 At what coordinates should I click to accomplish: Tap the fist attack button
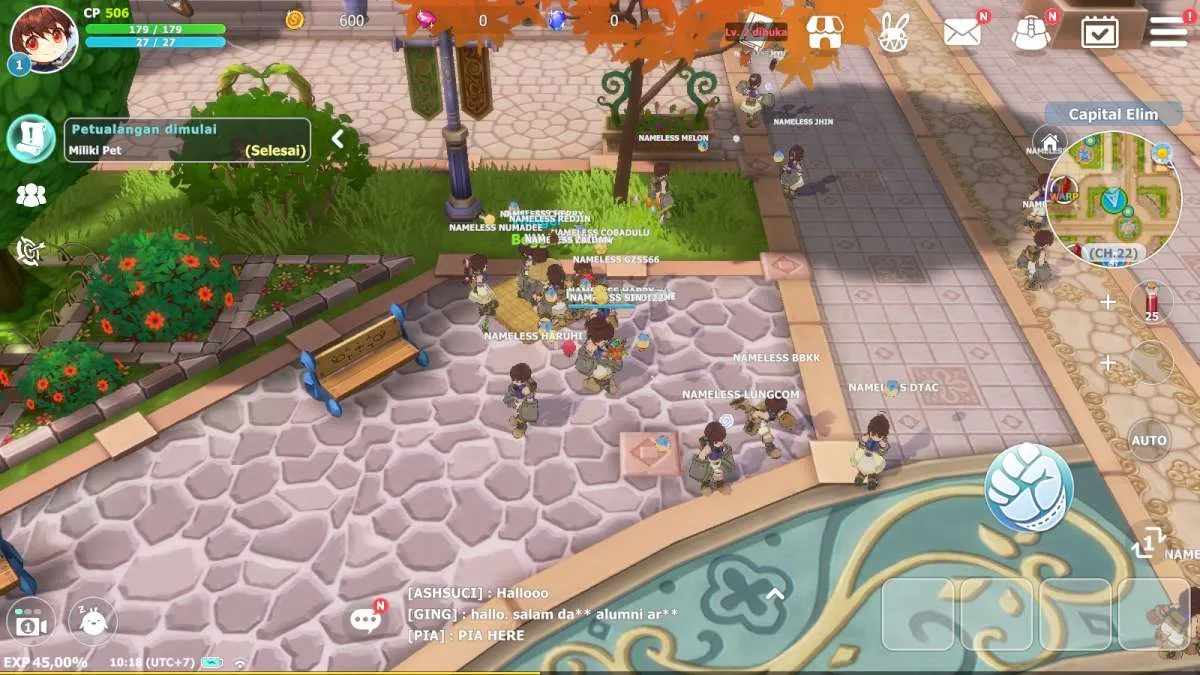coord(1029,488)
